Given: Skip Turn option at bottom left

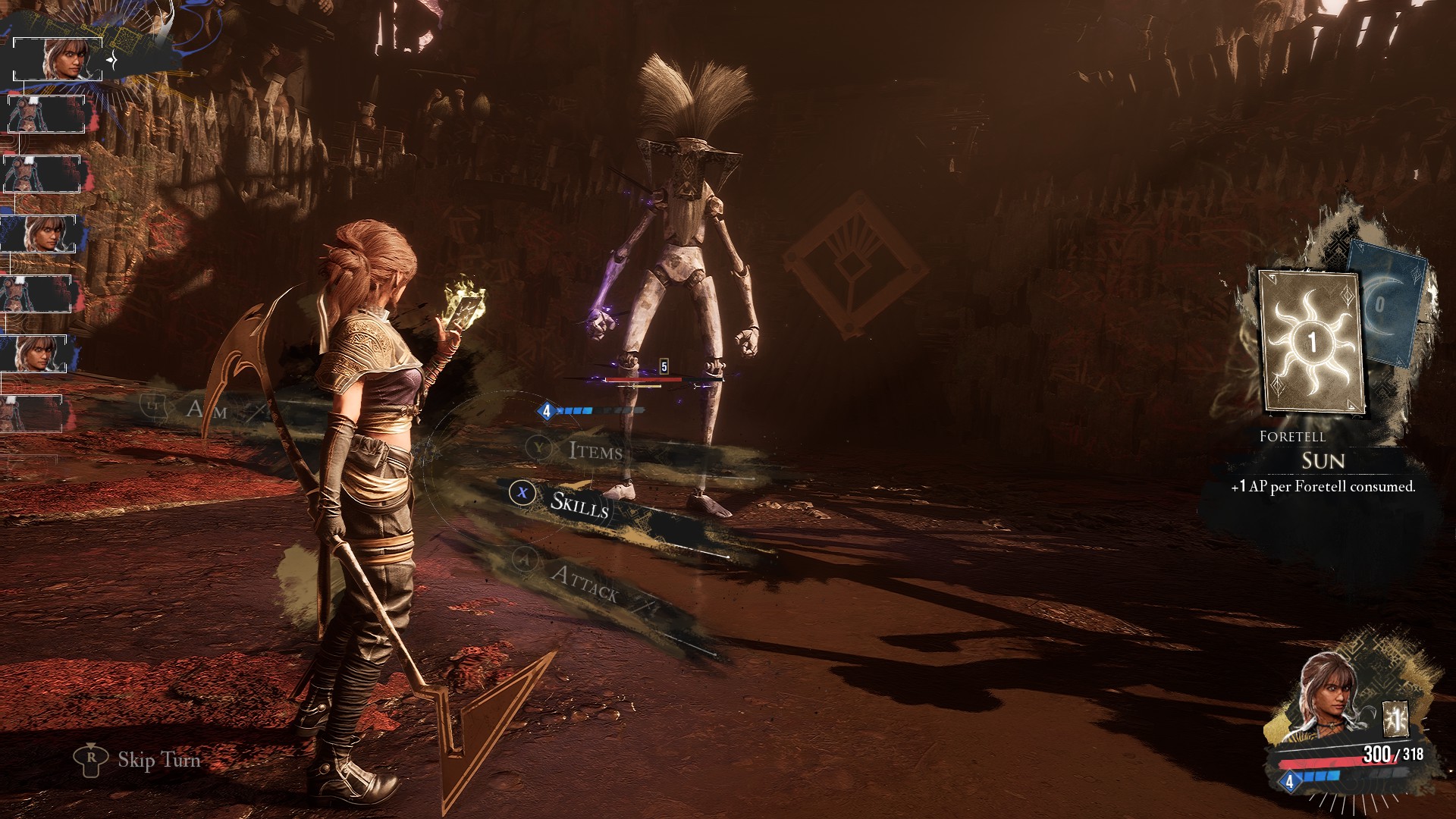Looking at the screenshot, I should [x=158, y=759].
